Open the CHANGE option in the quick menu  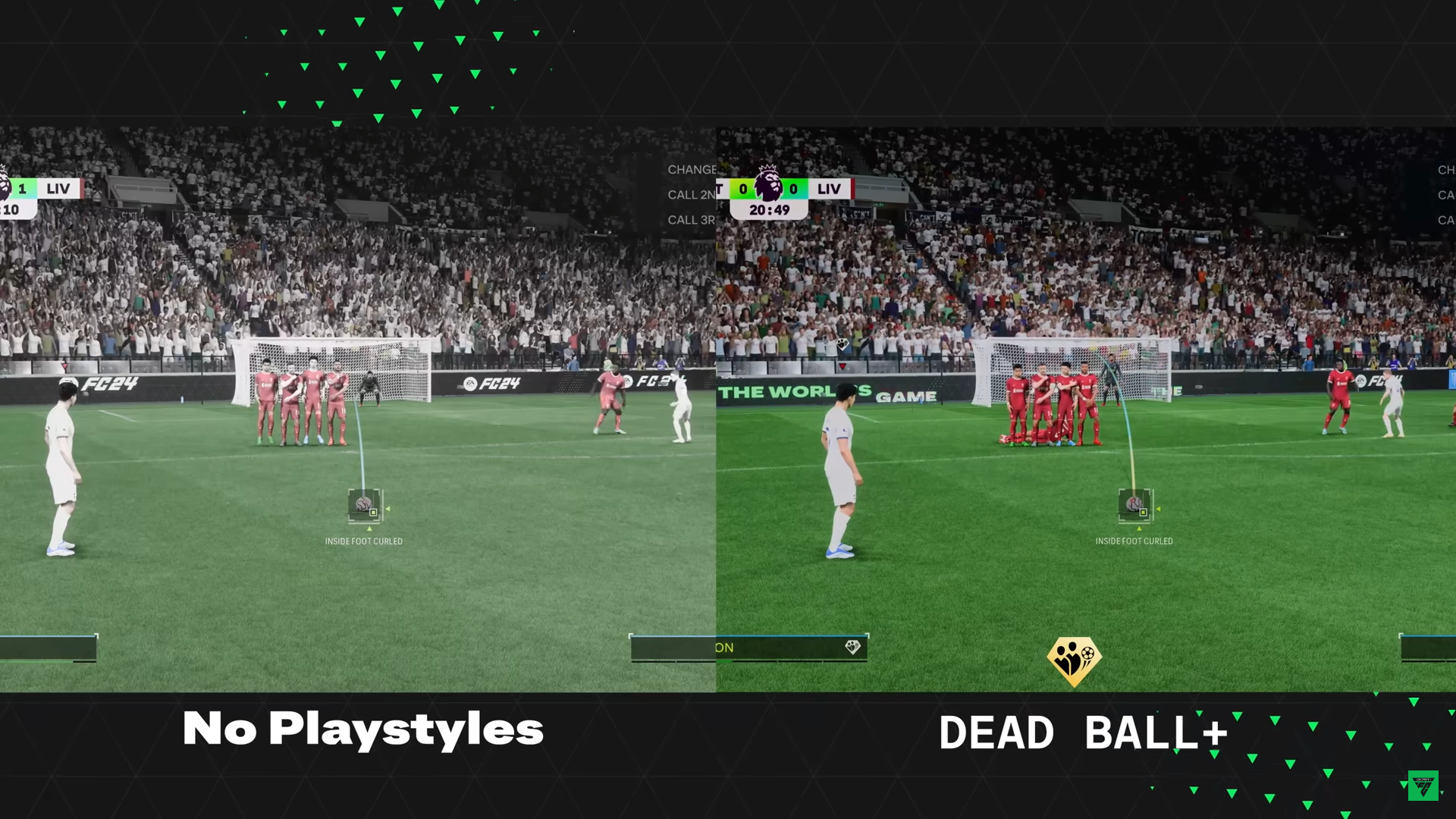pyautogui.click(x=691, y=170)
